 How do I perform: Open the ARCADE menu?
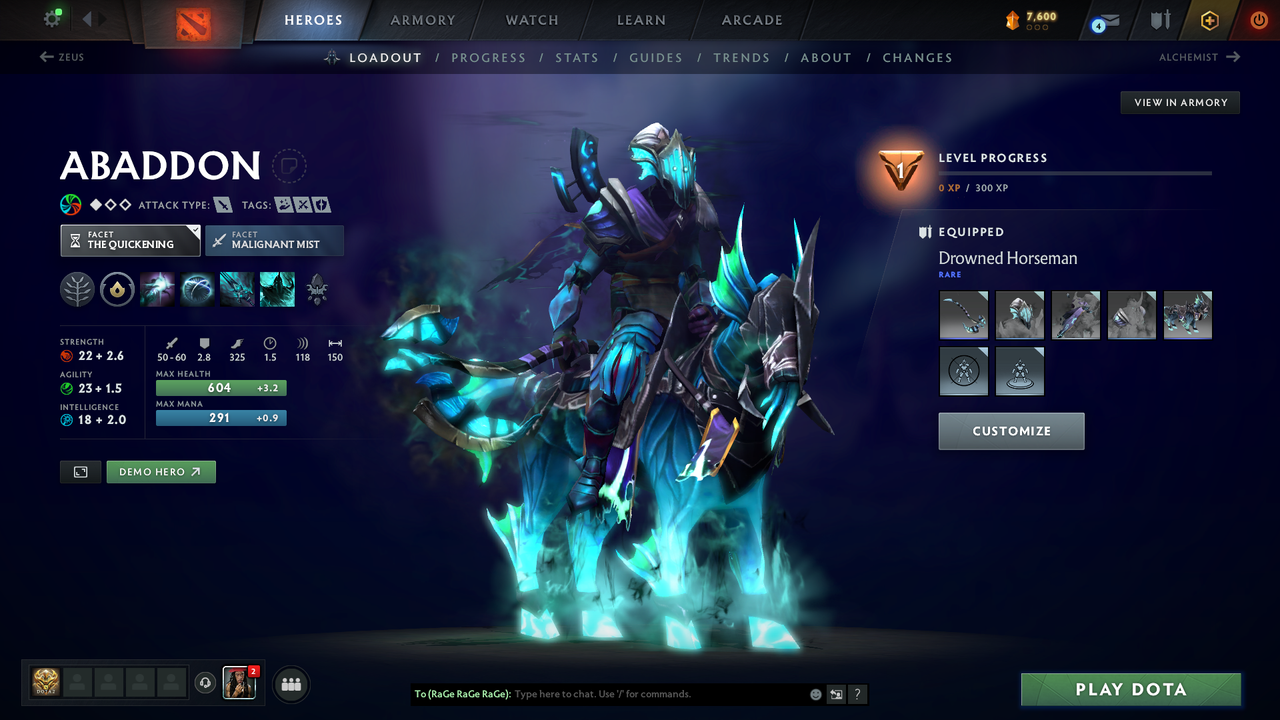pyautogui.click(x=751, y=20)
